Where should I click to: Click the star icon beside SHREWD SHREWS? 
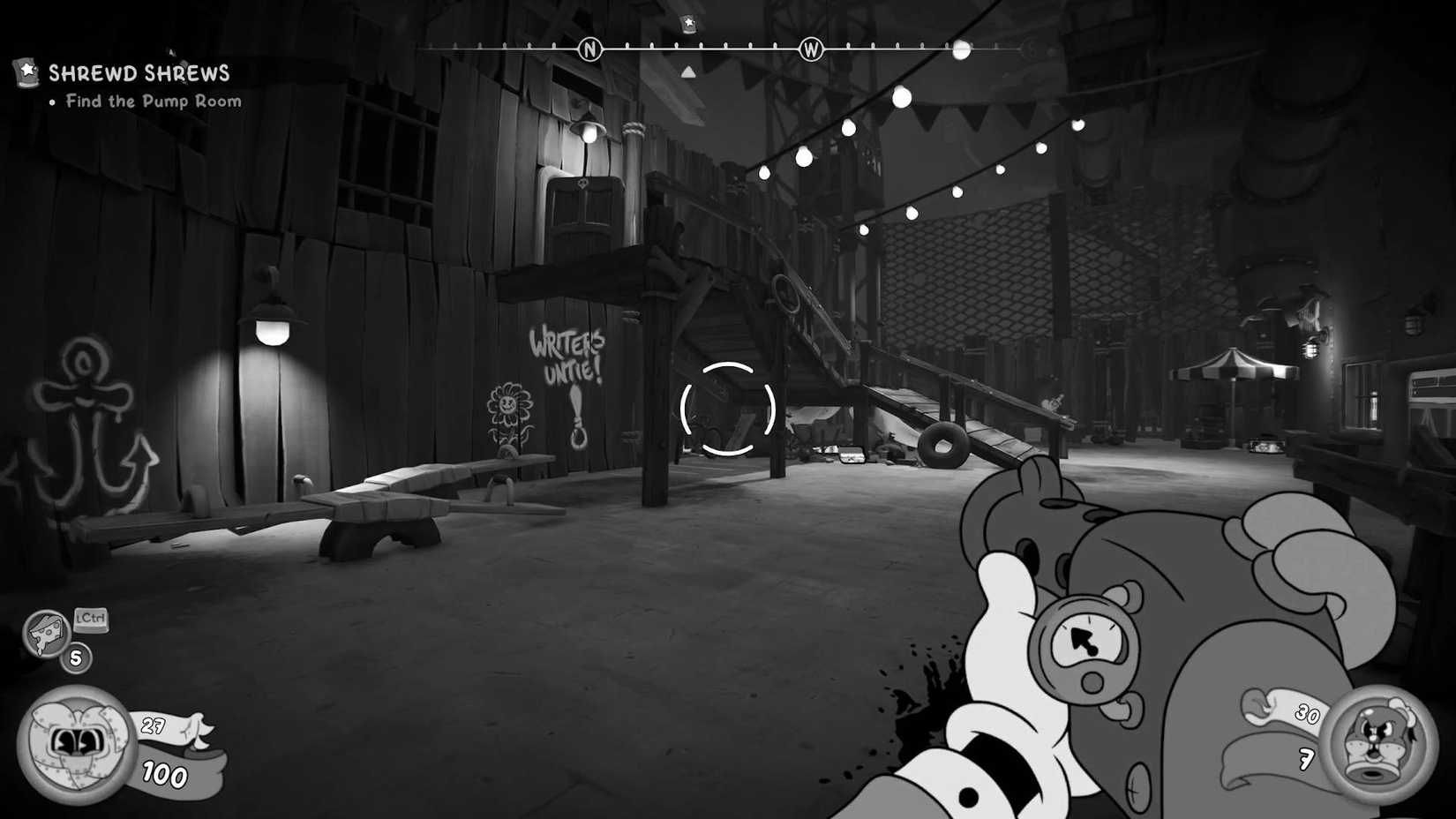pos(26,71)
